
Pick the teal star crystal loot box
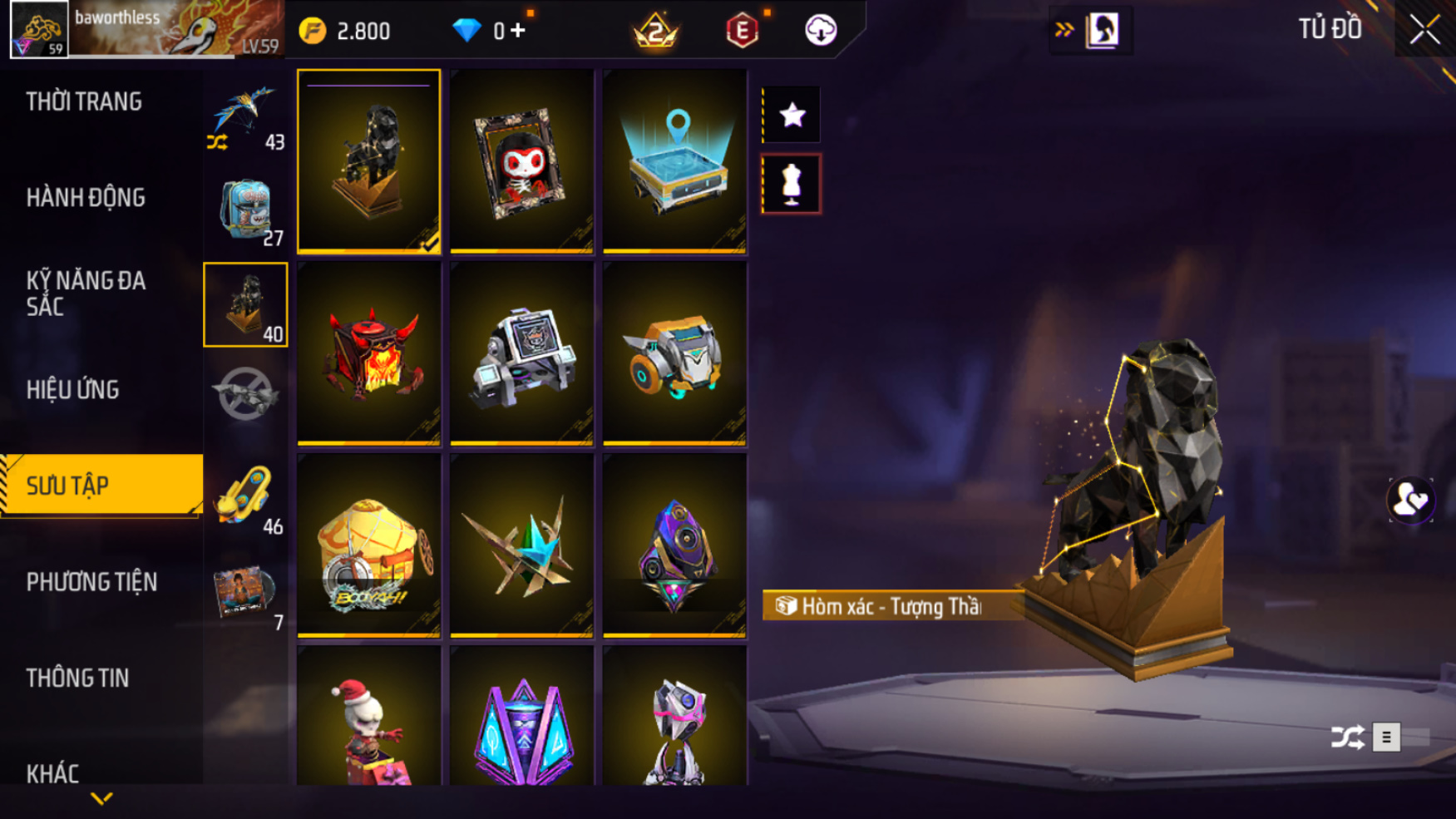point(521,545)
